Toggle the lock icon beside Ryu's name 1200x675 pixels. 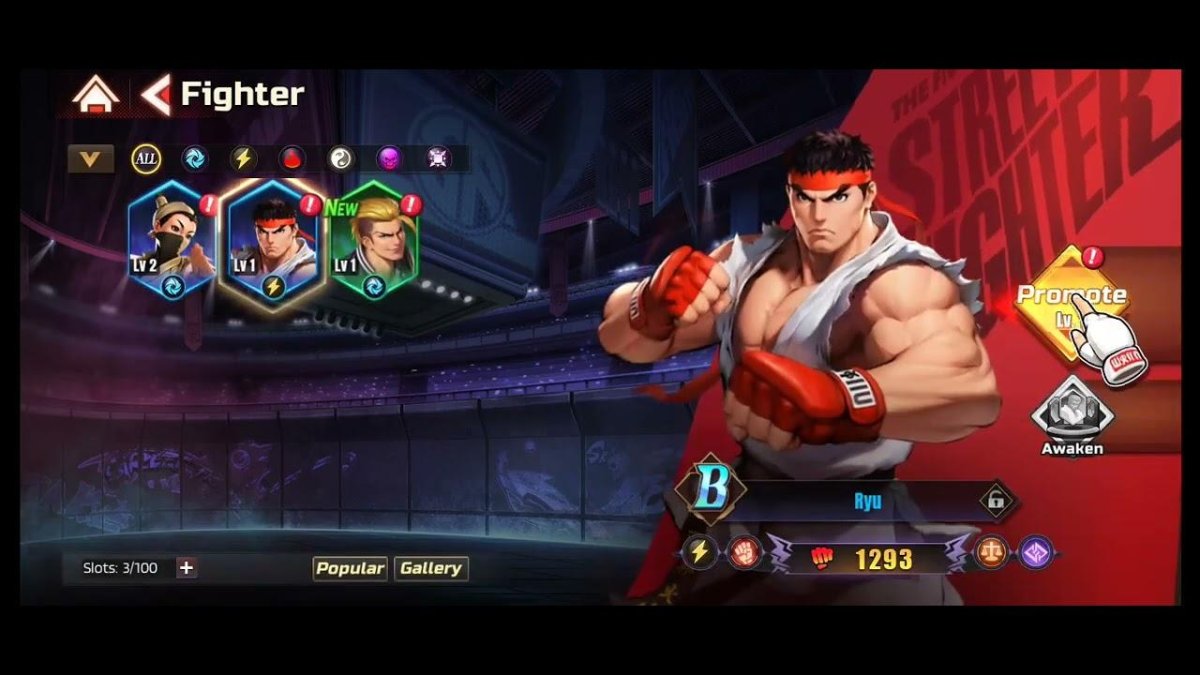995,502
